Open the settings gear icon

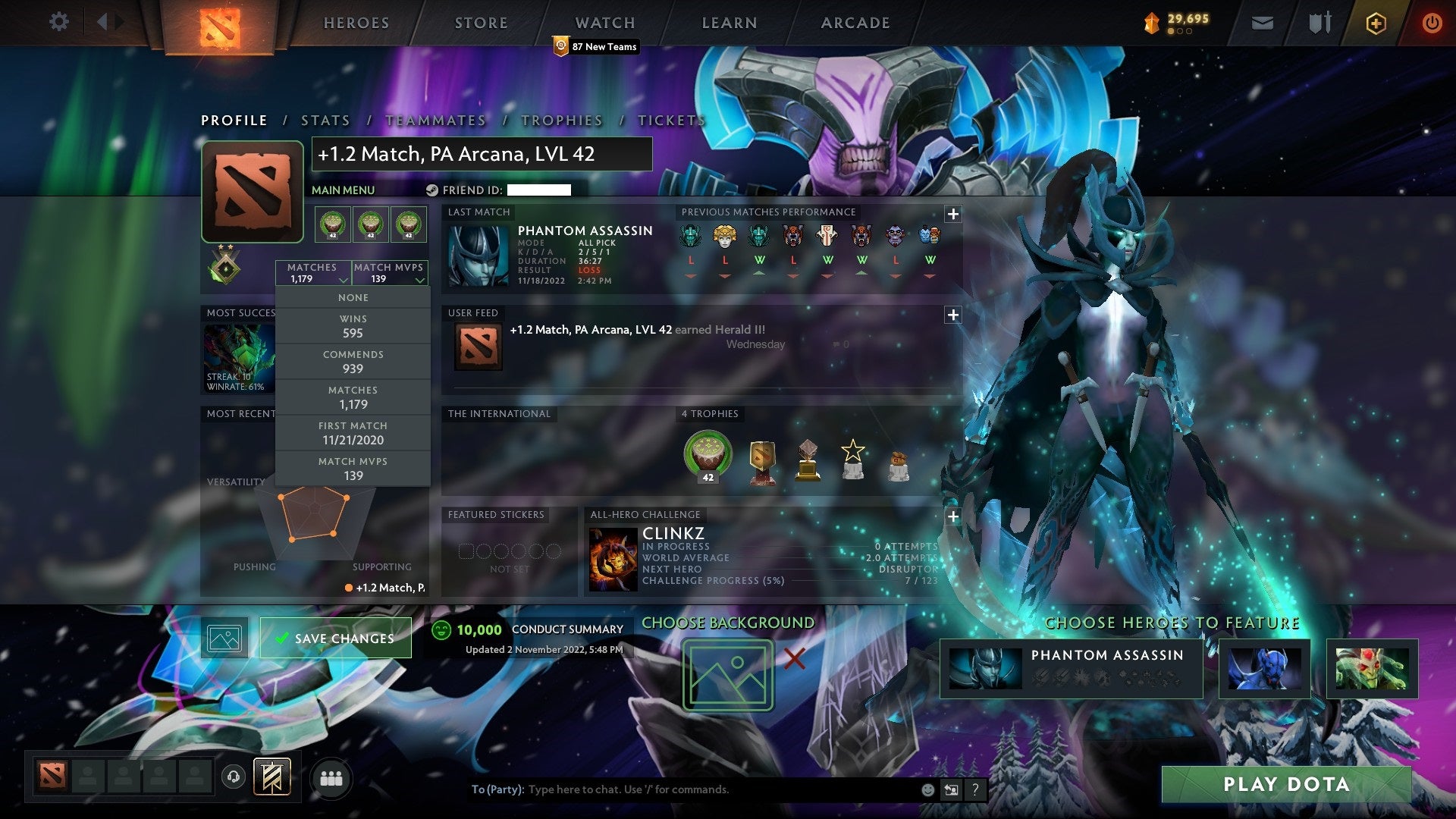58,22
